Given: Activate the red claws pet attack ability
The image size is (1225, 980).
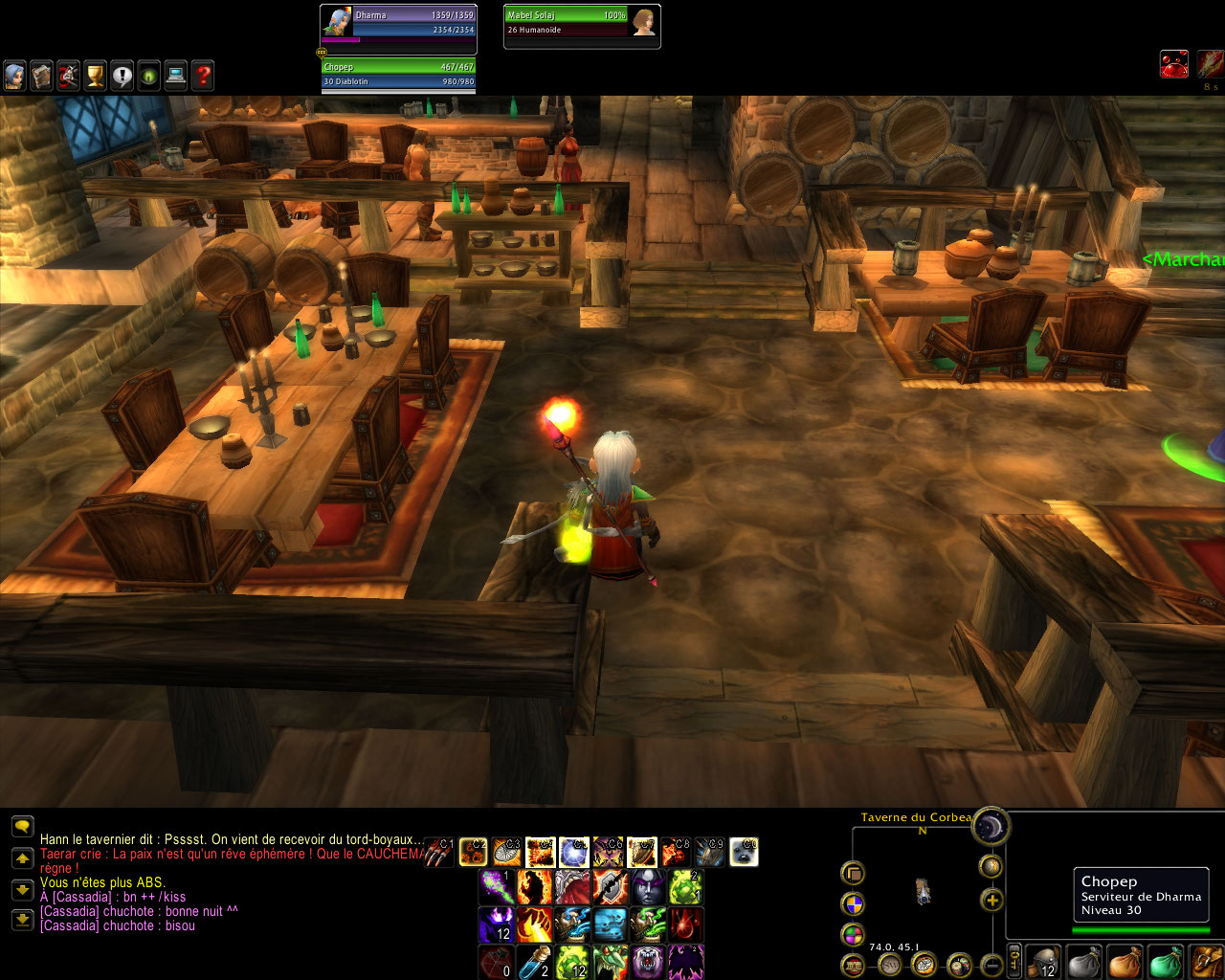Looking at the screenshot, I should coord(440,852).
